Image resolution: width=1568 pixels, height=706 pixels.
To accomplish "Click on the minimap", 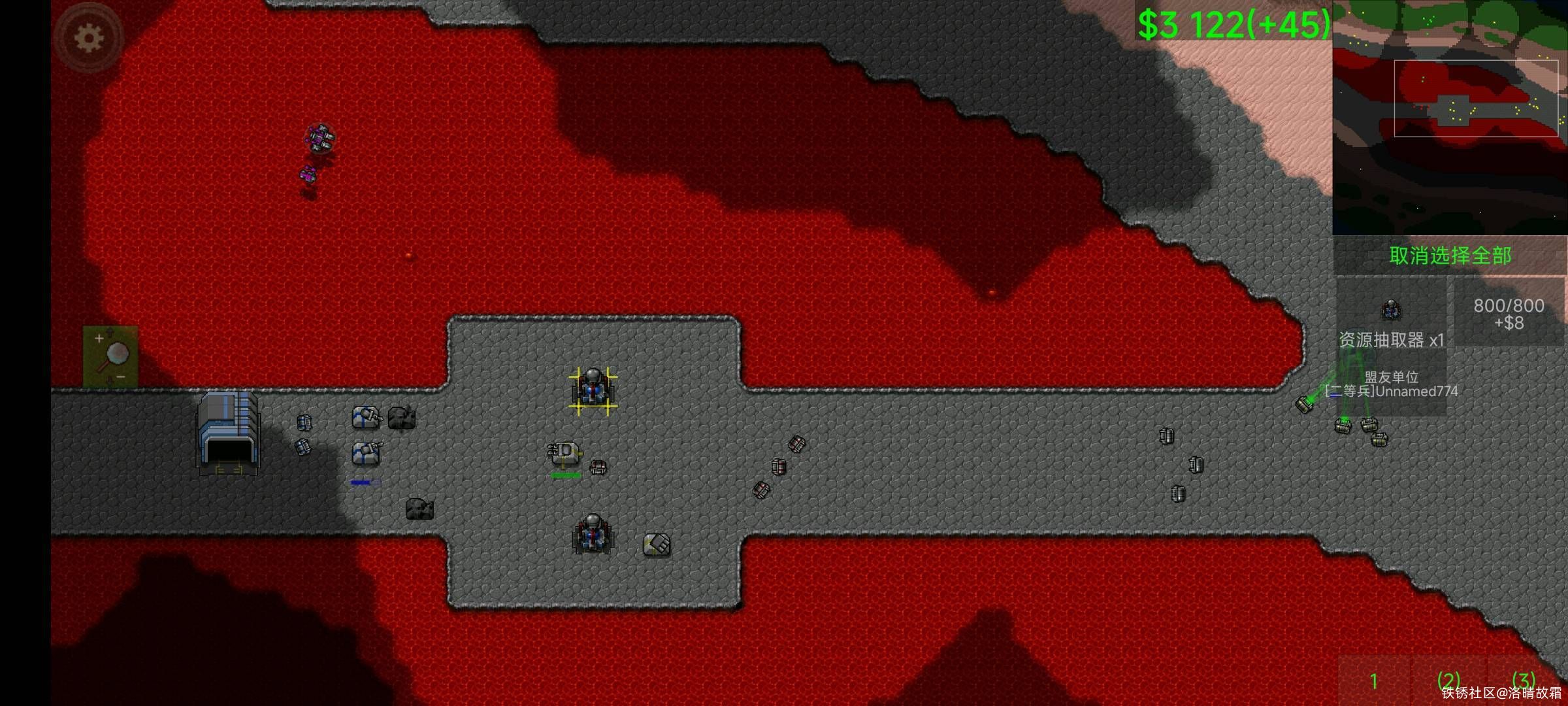I will pos(1449,118).
